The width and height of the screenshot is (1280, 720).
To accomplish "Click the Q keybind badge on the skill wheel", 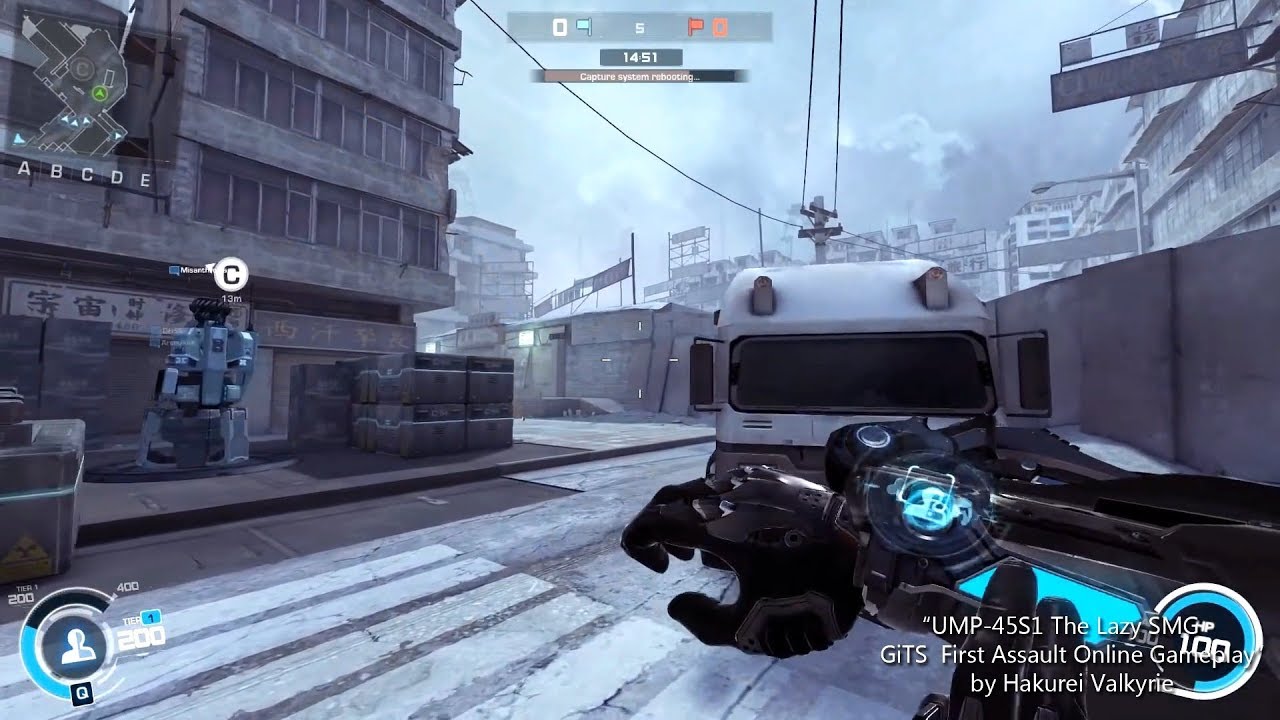I will tap(82, 692).
